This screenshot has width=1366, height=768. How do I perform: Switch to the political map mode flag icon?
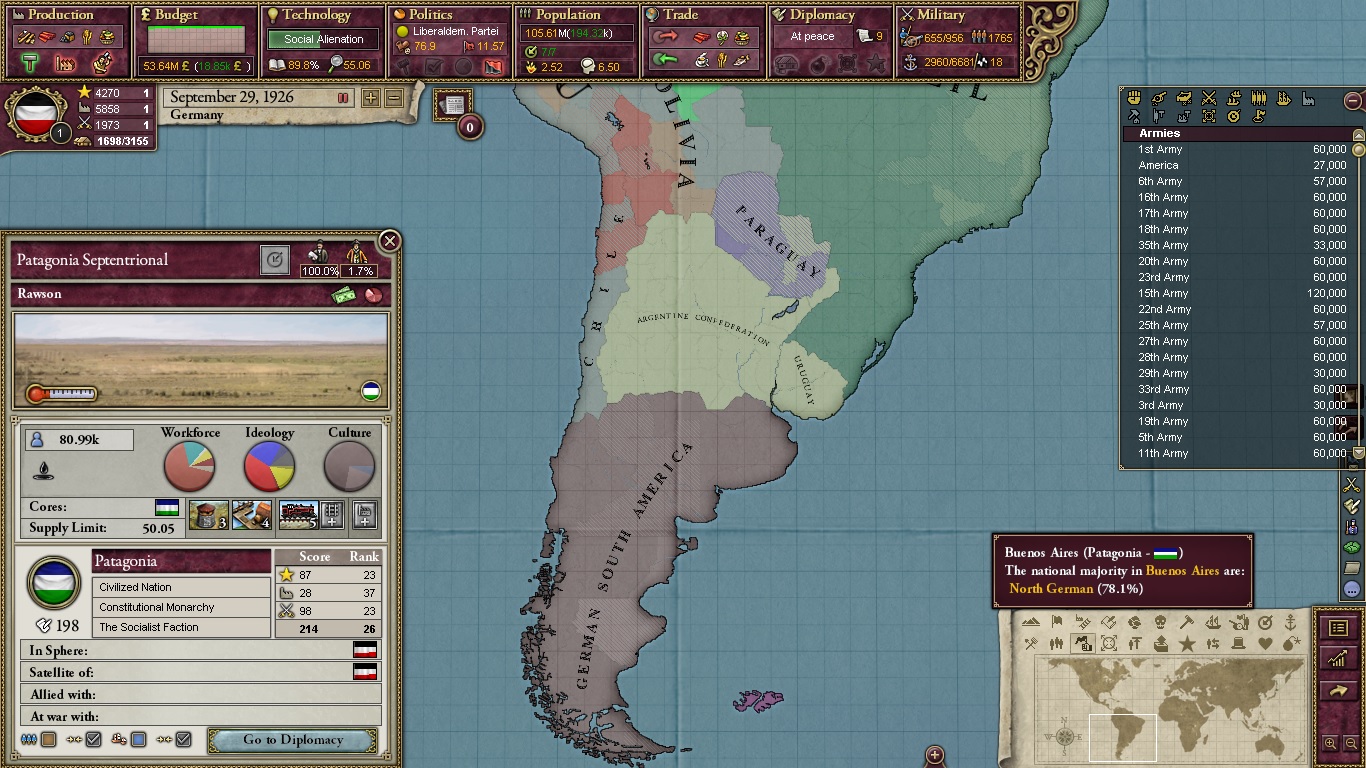(x=1057, y=623)
